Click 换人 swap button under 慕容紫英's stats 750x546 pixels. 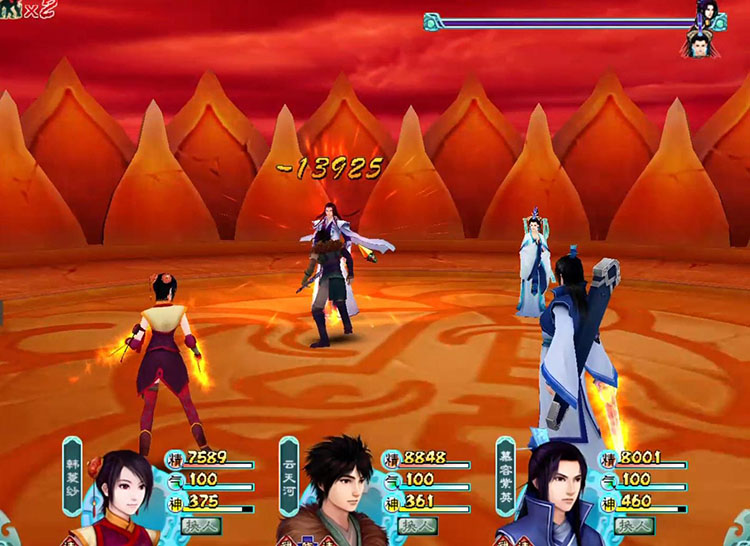pyautogui.click(x=634, y=525)
